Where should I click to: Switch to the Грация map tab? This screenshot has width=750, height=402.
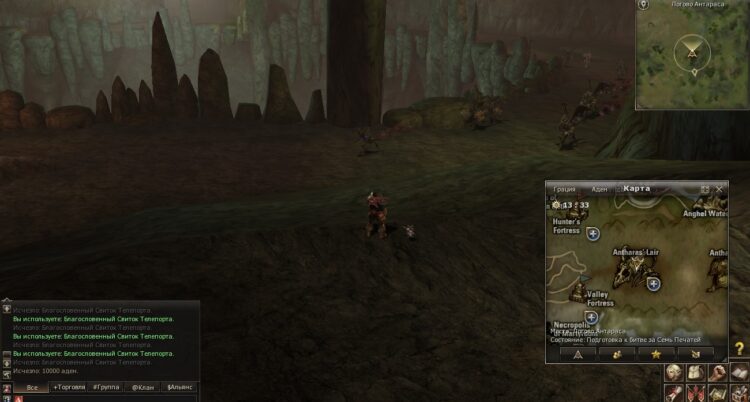(x=565, y=188)
